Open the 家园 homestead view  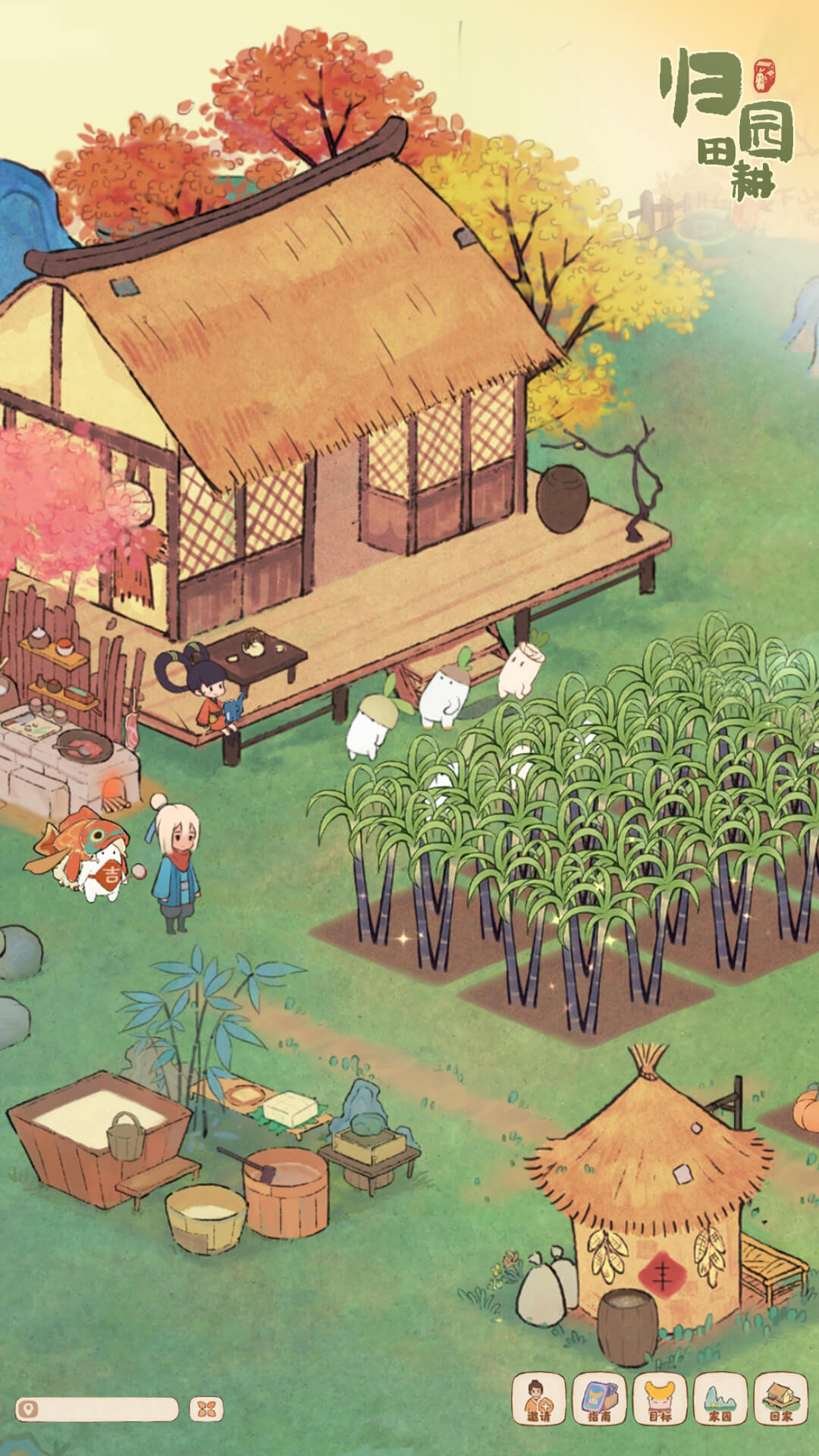[x=720, y=1399]
